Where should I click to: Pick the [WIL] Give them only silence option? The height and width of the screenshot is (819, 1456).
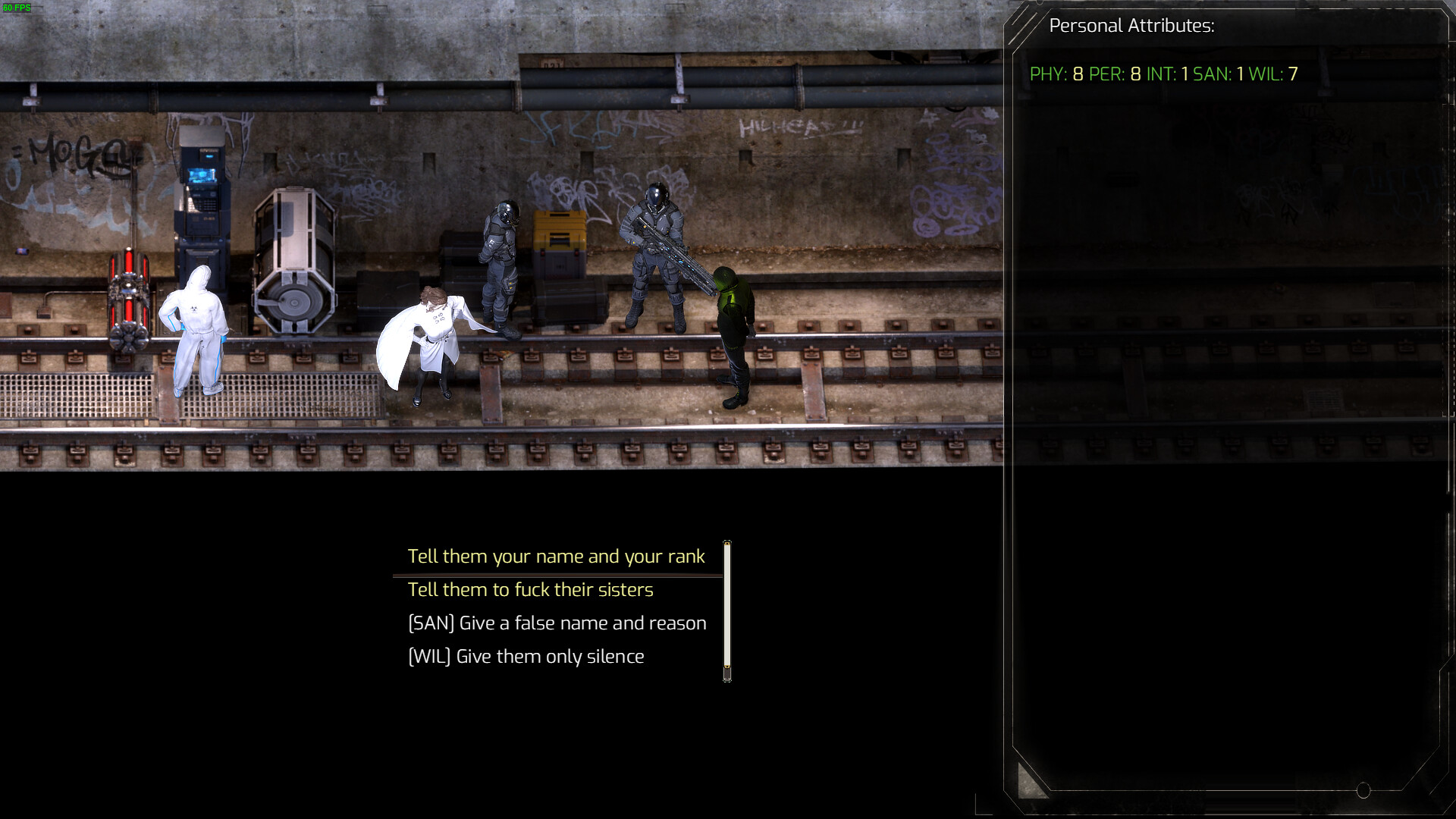pos(526,656)
